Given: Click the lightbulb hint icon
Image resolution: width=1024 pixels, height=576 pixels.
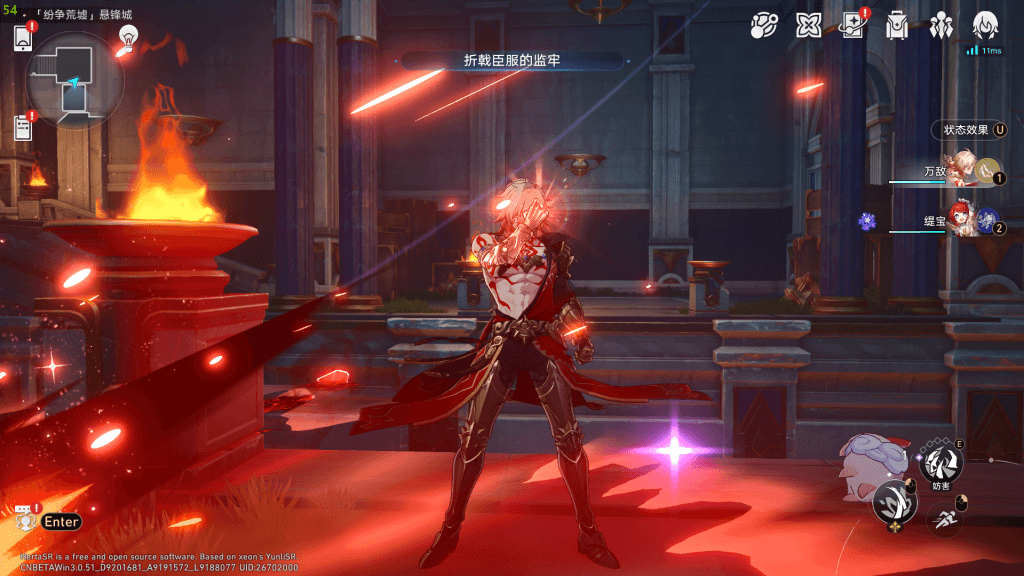Looking at the screenshot, I should click(x=127, y=37).
